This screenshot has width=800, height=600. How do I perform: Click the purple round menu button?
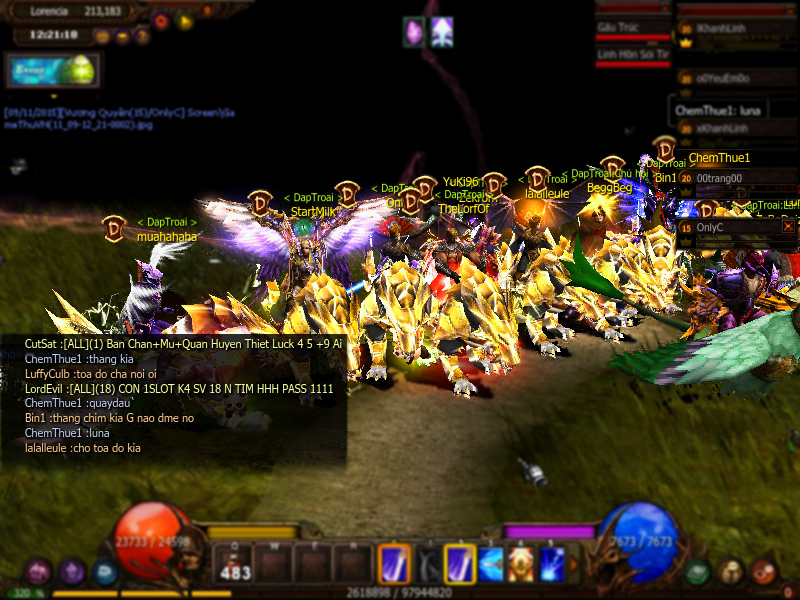71,572
